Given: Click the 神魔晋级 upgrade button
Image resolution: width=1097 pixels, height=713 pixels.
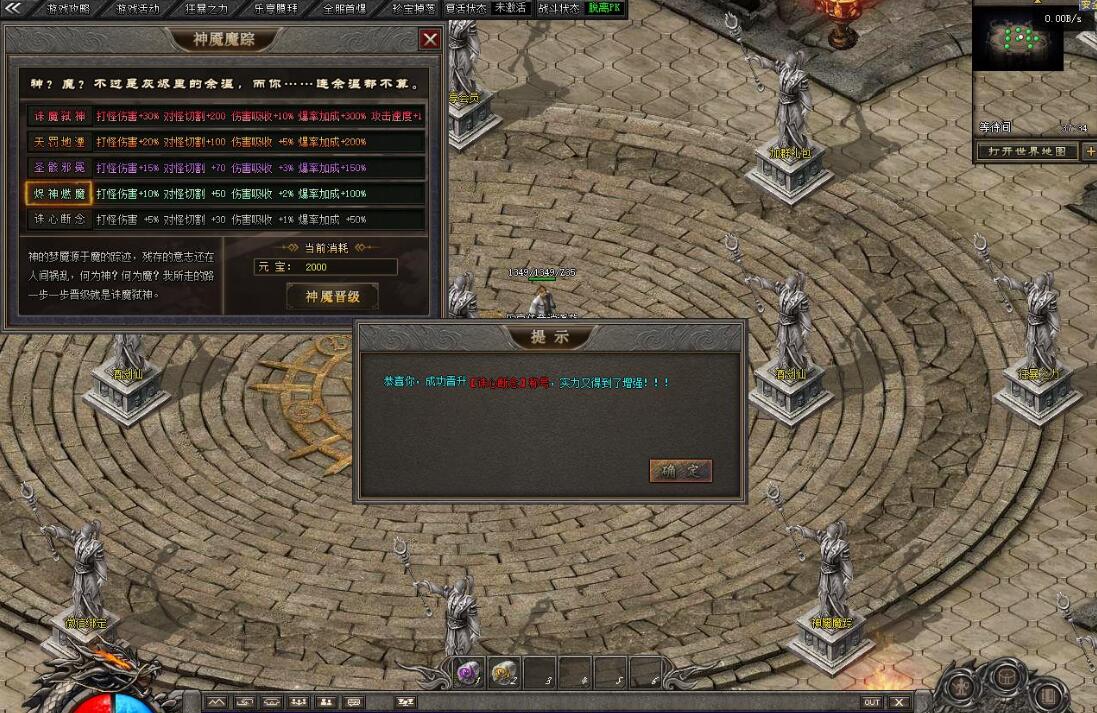Looking at the screenshot, I should pyautogui.click(x=332, y=296).
